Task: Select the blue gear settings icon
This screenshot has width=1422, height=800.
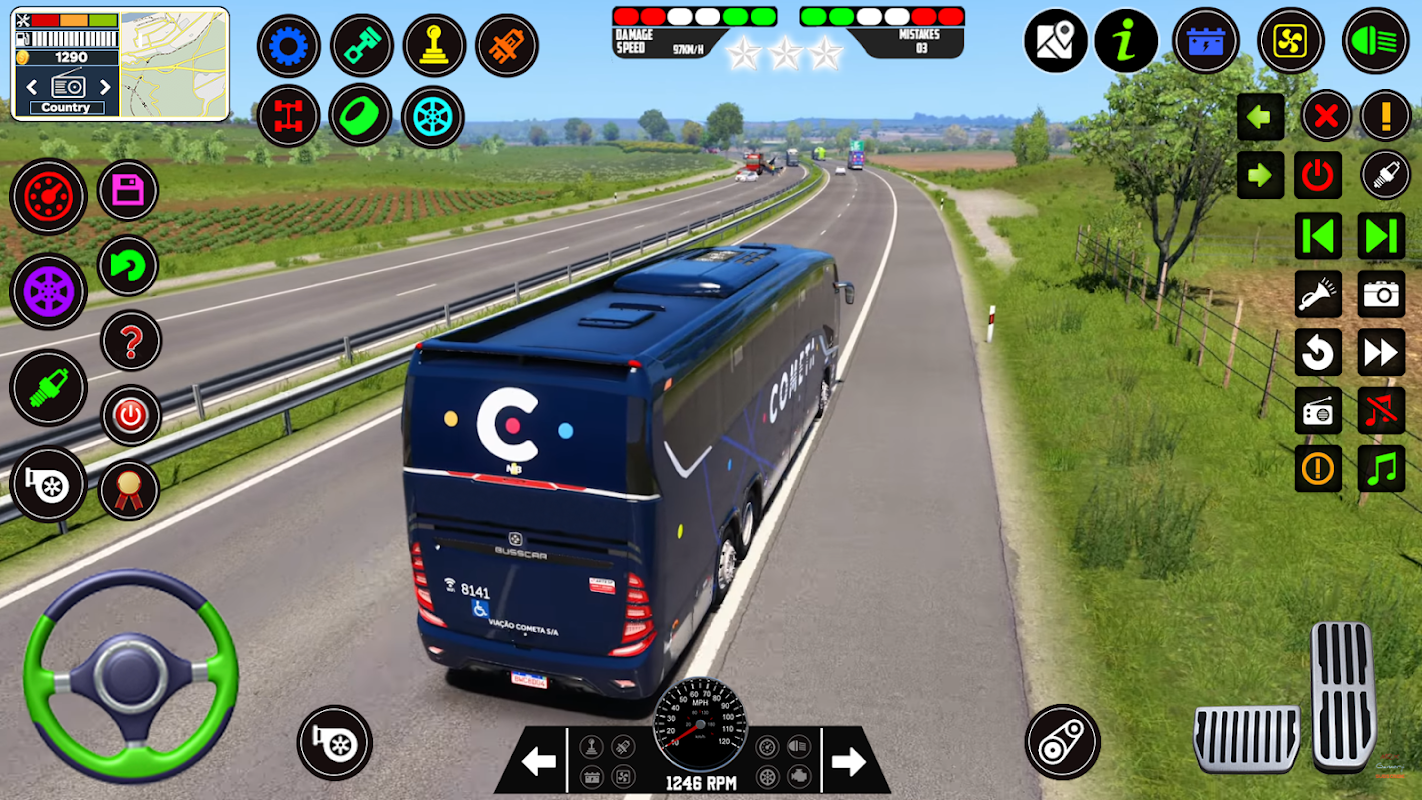Action: 289,46
